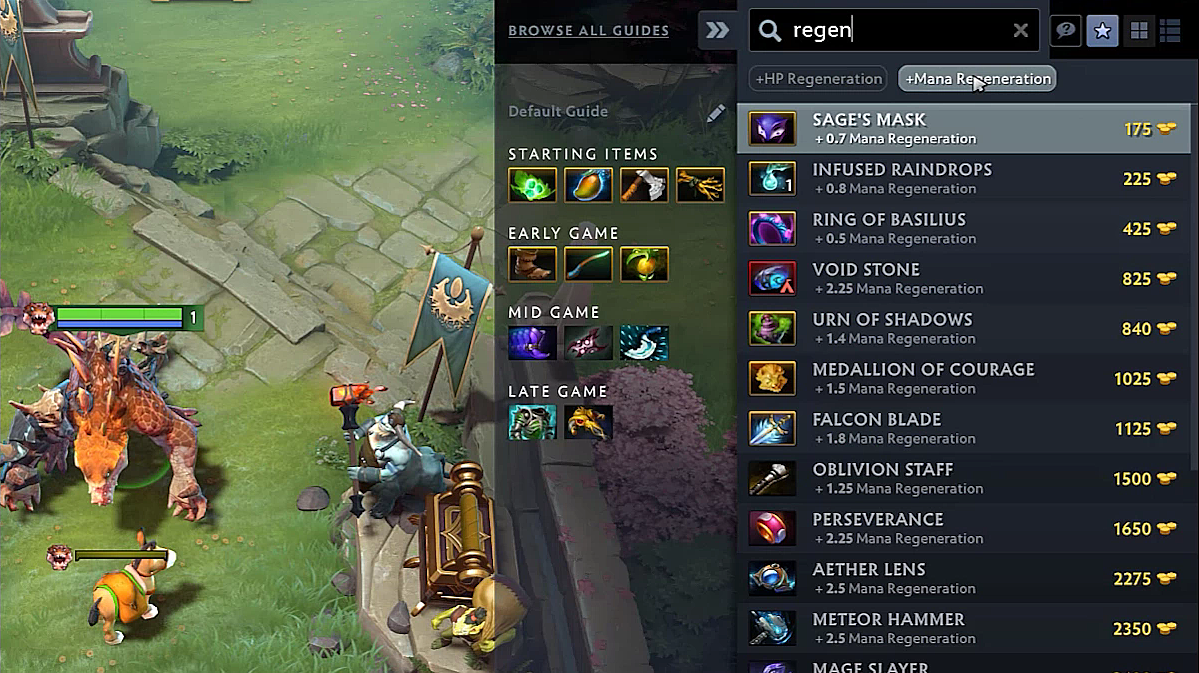
Task: Select the +HP Regeneration filter
Action: point(819,79)
